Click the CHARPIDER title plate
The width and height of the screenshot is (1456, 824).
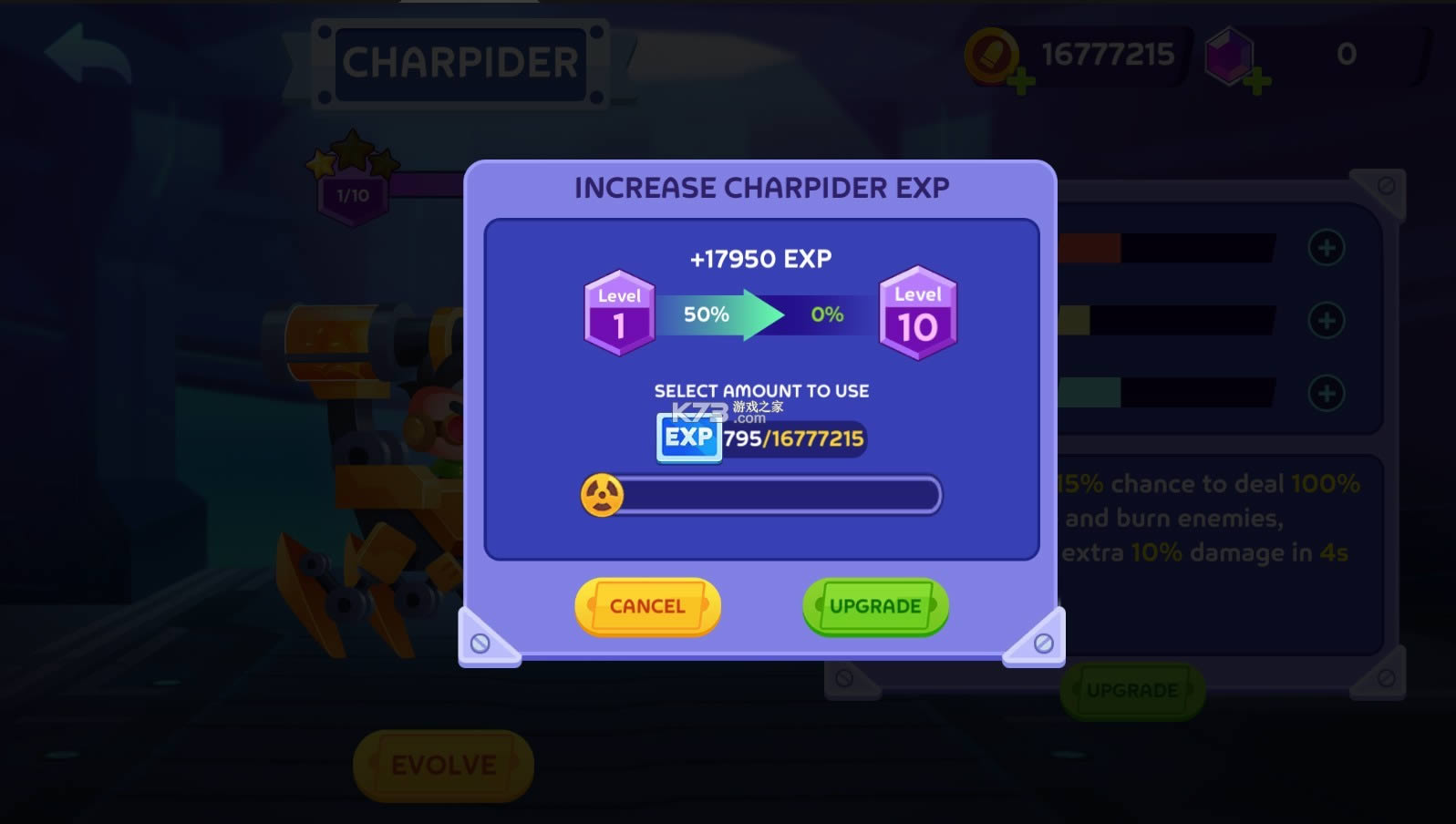460,61
